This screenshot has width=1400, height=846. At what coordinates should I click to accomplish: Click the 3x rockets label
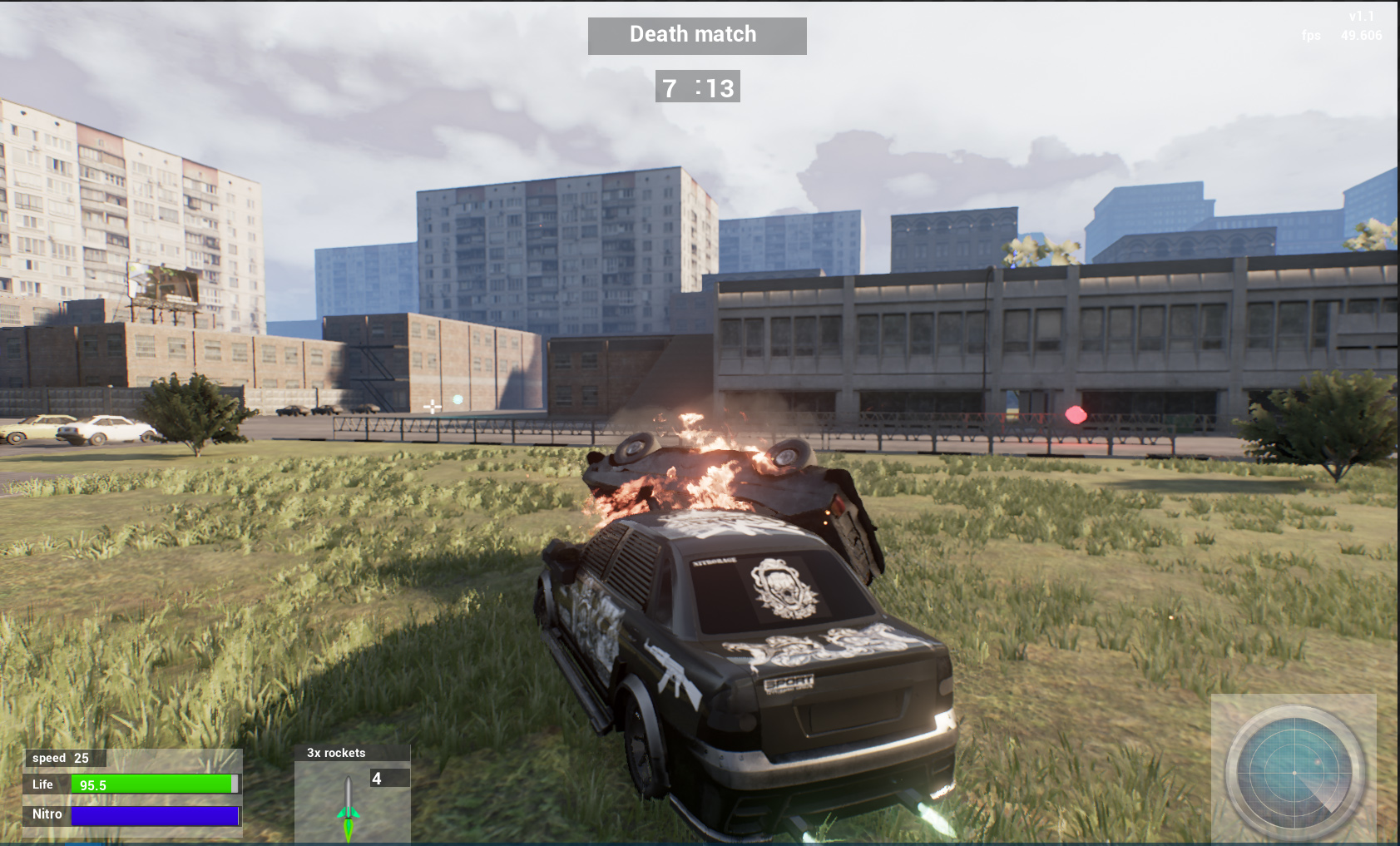(336, 752)
